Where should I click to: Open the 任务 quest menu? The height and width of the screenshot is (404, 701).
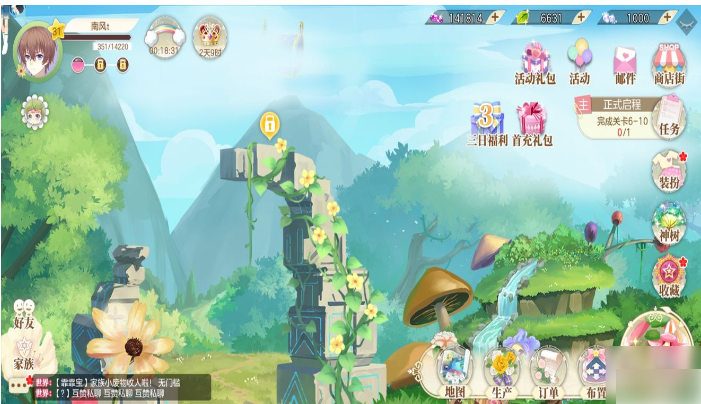point(669,117)
